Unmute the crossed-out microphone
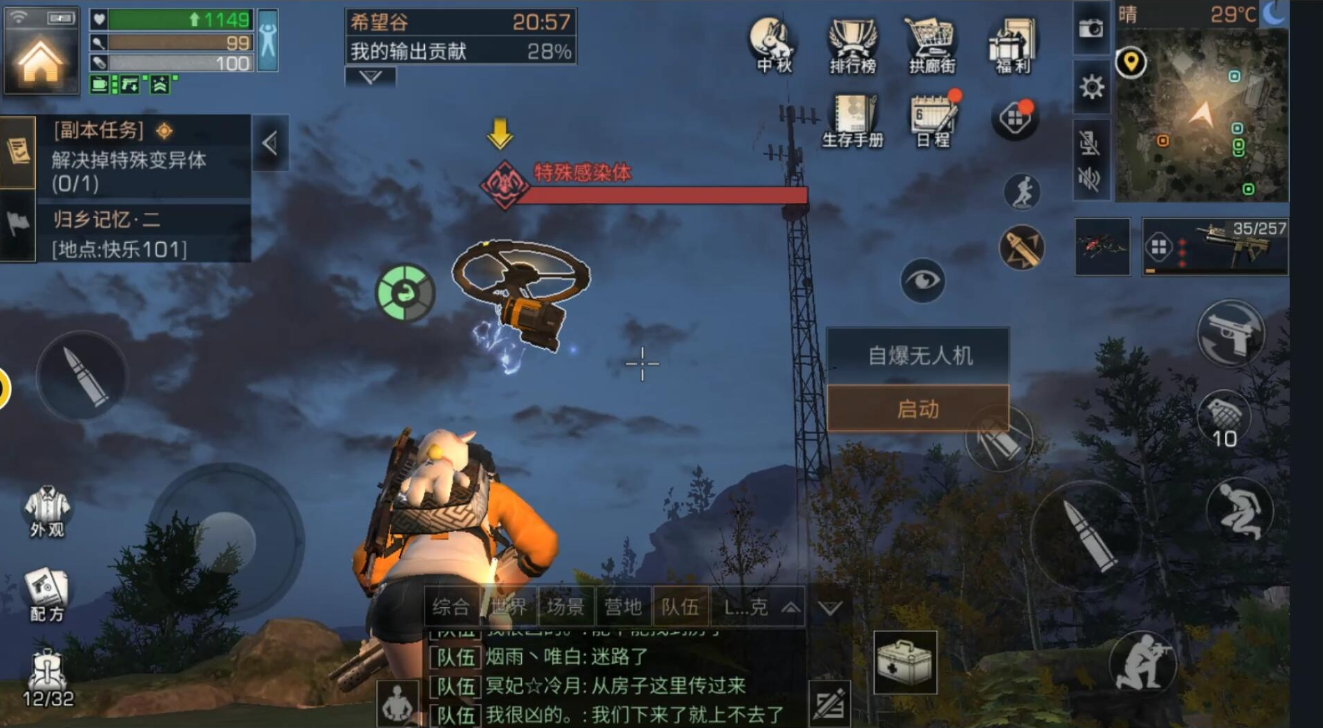The image size is (1323, 728). pos(1091,145)
